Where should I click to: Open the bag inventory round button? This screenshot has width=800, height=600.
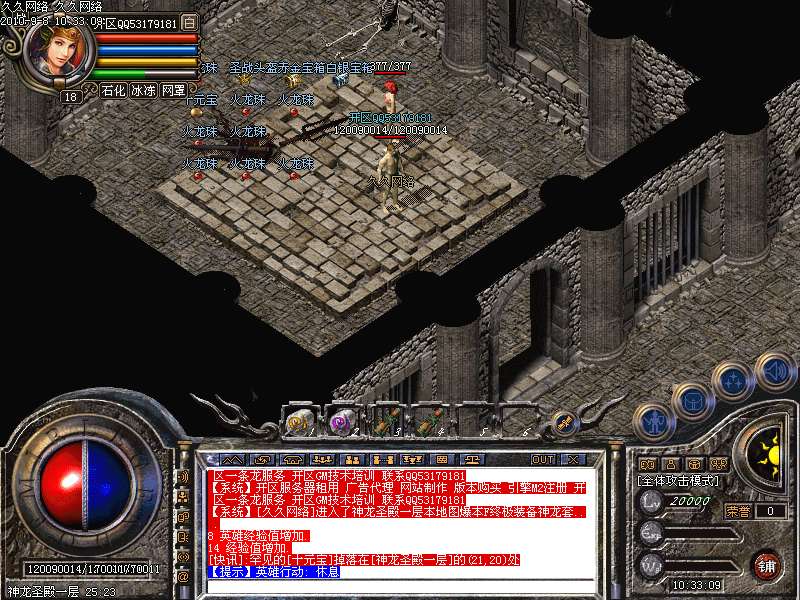click(x=692, y=401)
